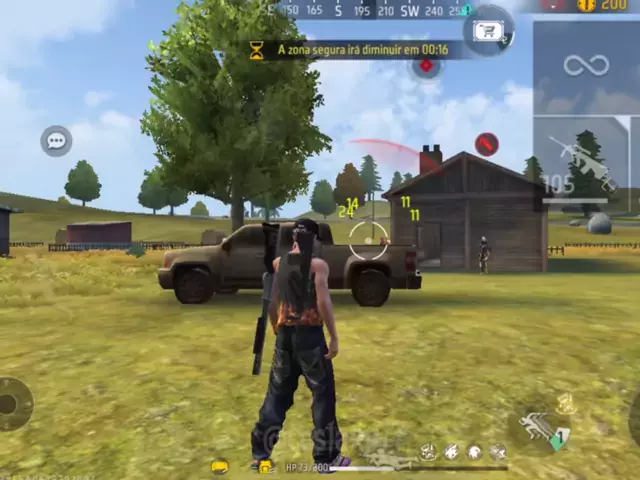640x480 pixels.
Task: Open the quick chat bubble
Action: 56,141
